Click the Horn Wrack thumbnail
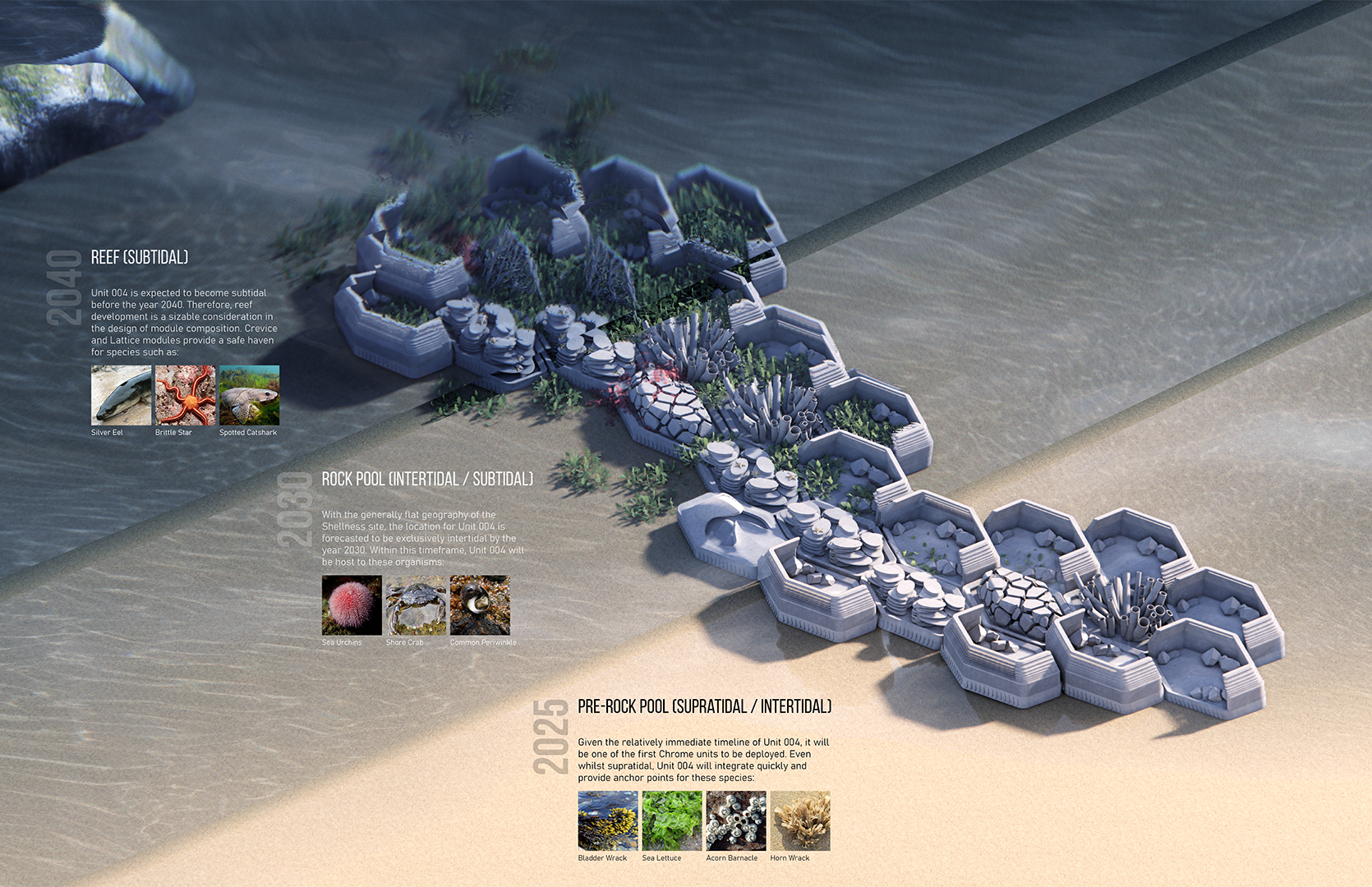The image size is (1372, 887). click(x=800, y=820)
